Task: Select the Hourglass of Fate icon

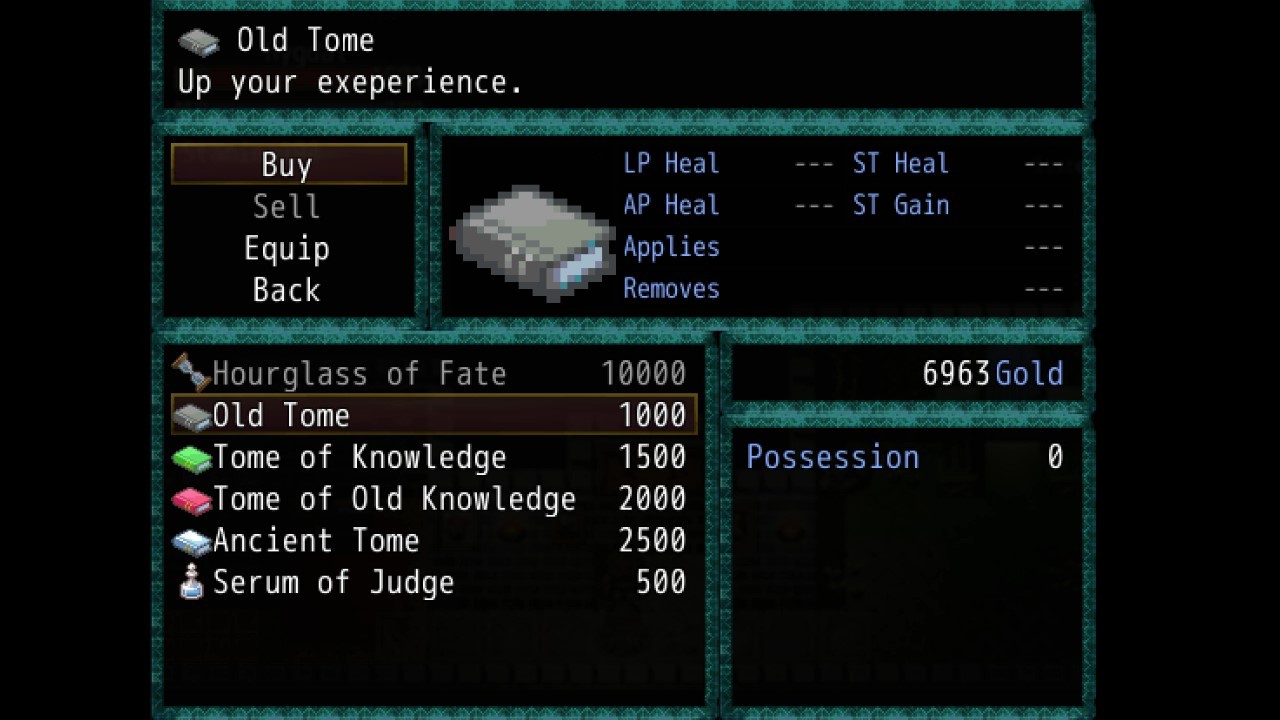Action: coord(193,372)
